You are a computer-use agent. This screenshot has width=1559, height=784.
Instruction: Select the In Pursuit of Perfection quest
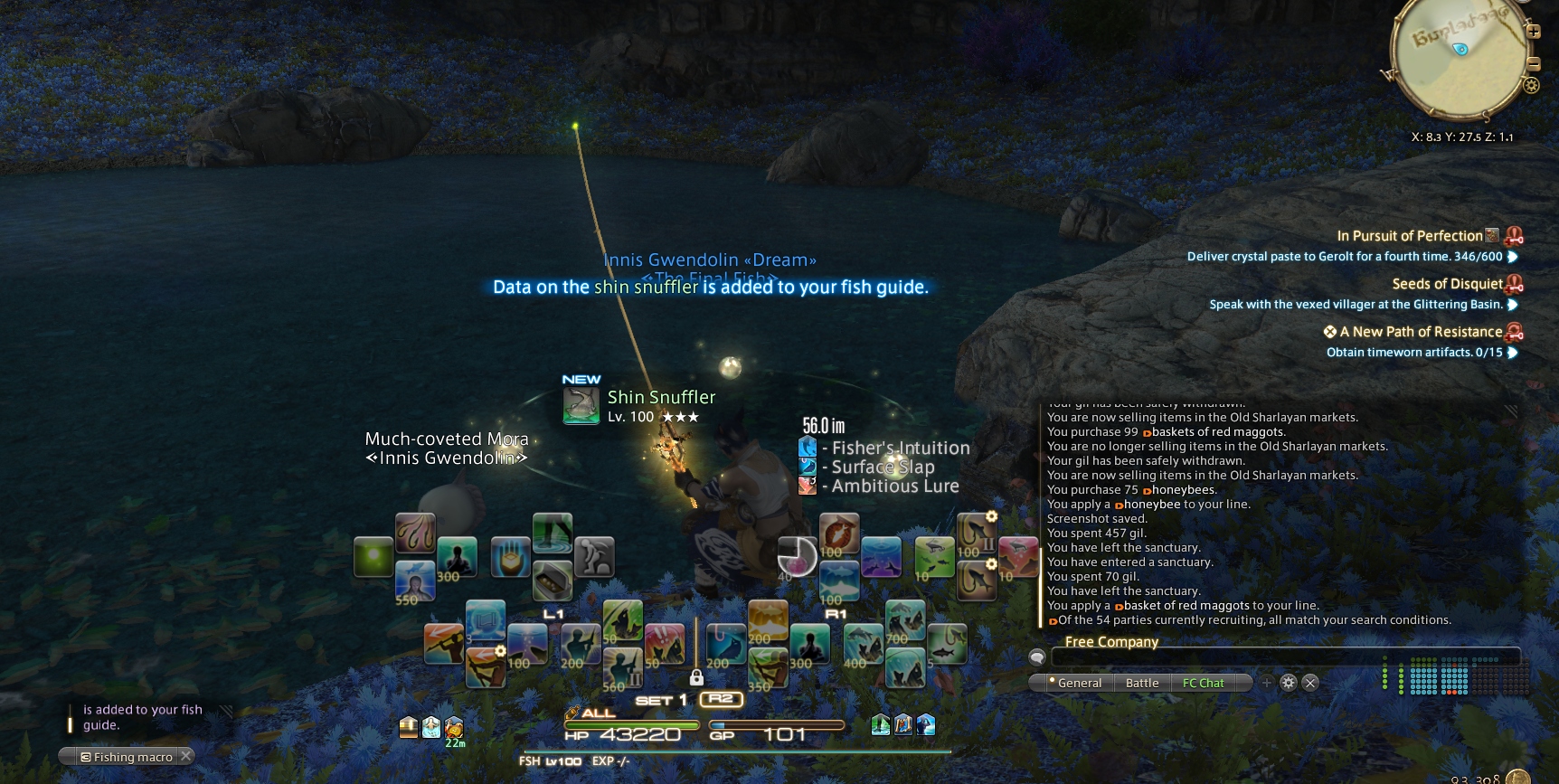point(1409,236)
